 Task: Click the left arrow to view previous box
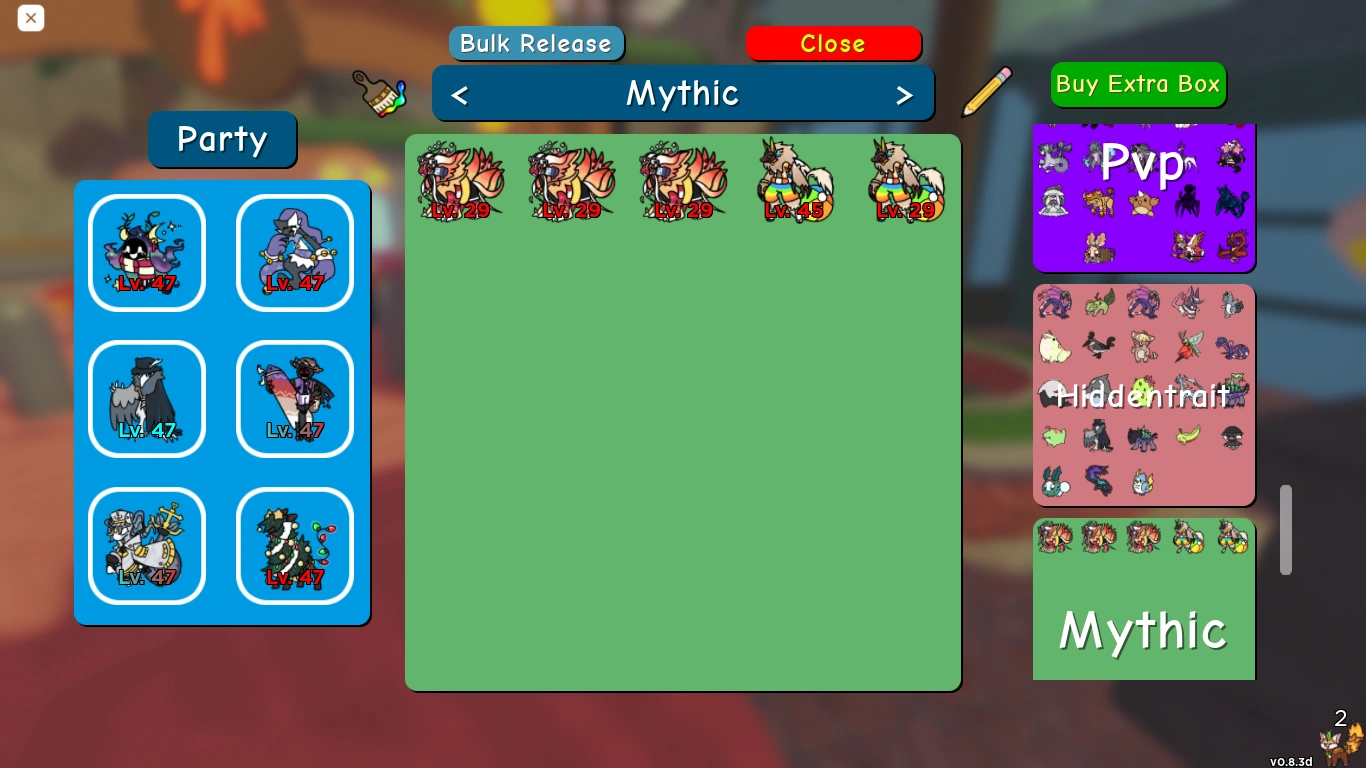460,93
